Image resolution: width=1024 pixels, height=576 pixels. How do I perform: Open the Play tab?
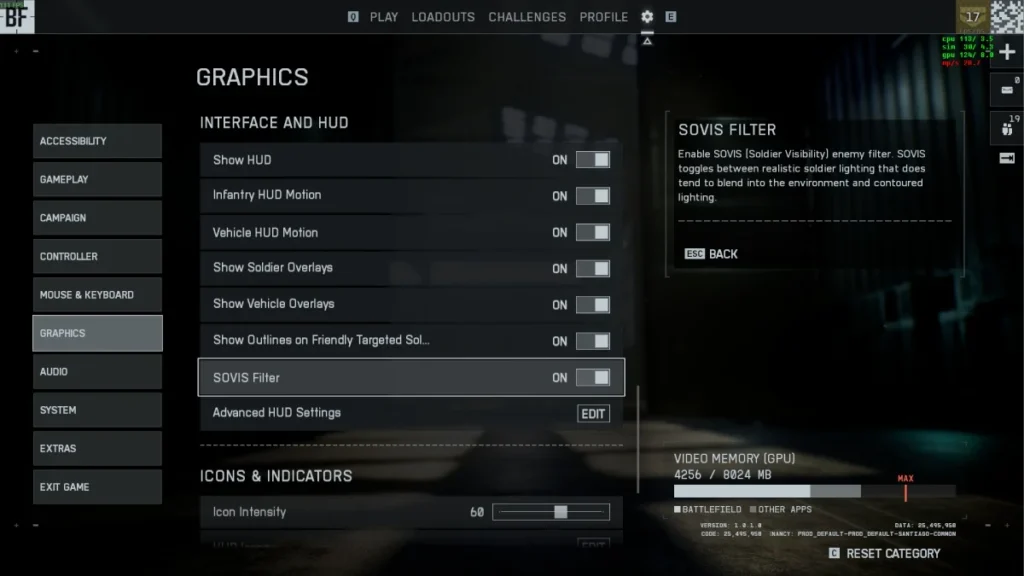tap(383, 17)
